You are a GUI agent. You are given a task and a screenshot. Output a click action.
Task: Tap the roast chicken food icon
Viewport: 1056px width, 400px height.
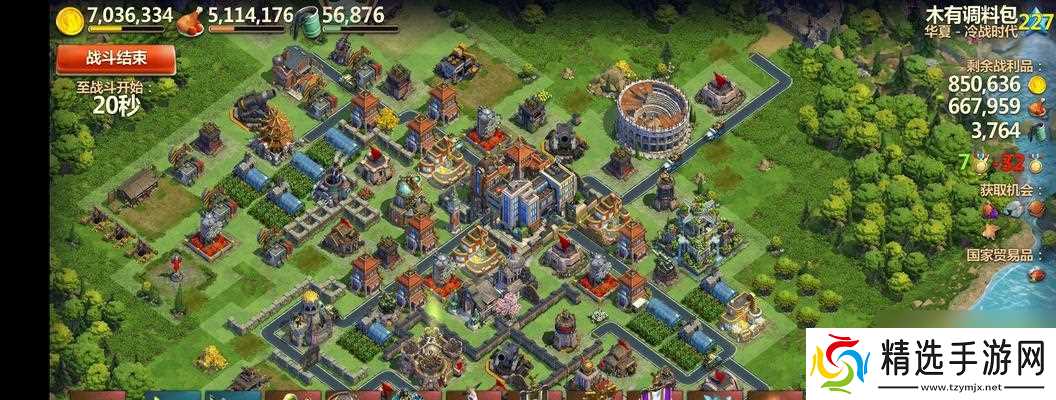[x=190, y=19]
